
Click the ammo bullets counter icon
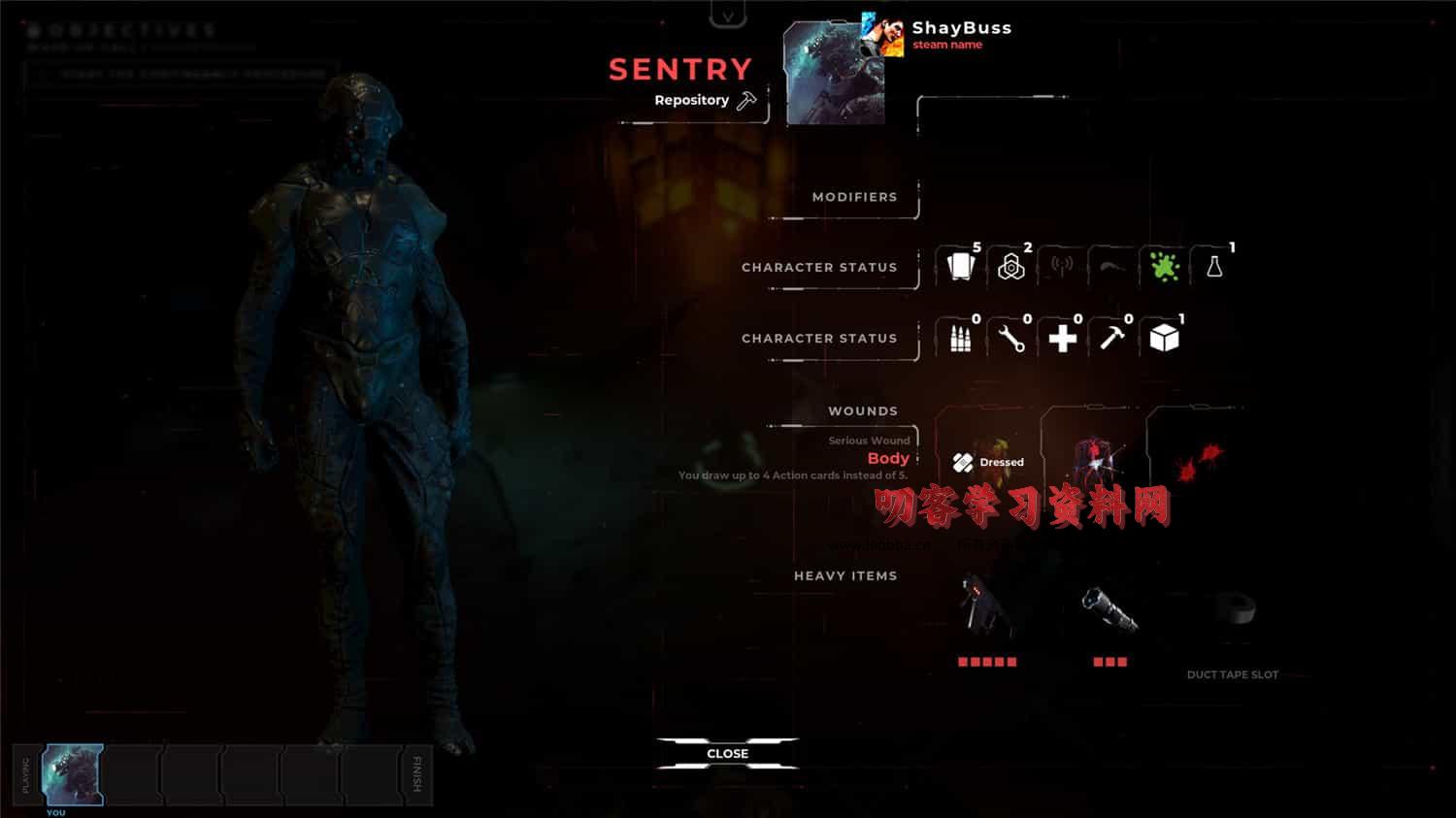961,338
